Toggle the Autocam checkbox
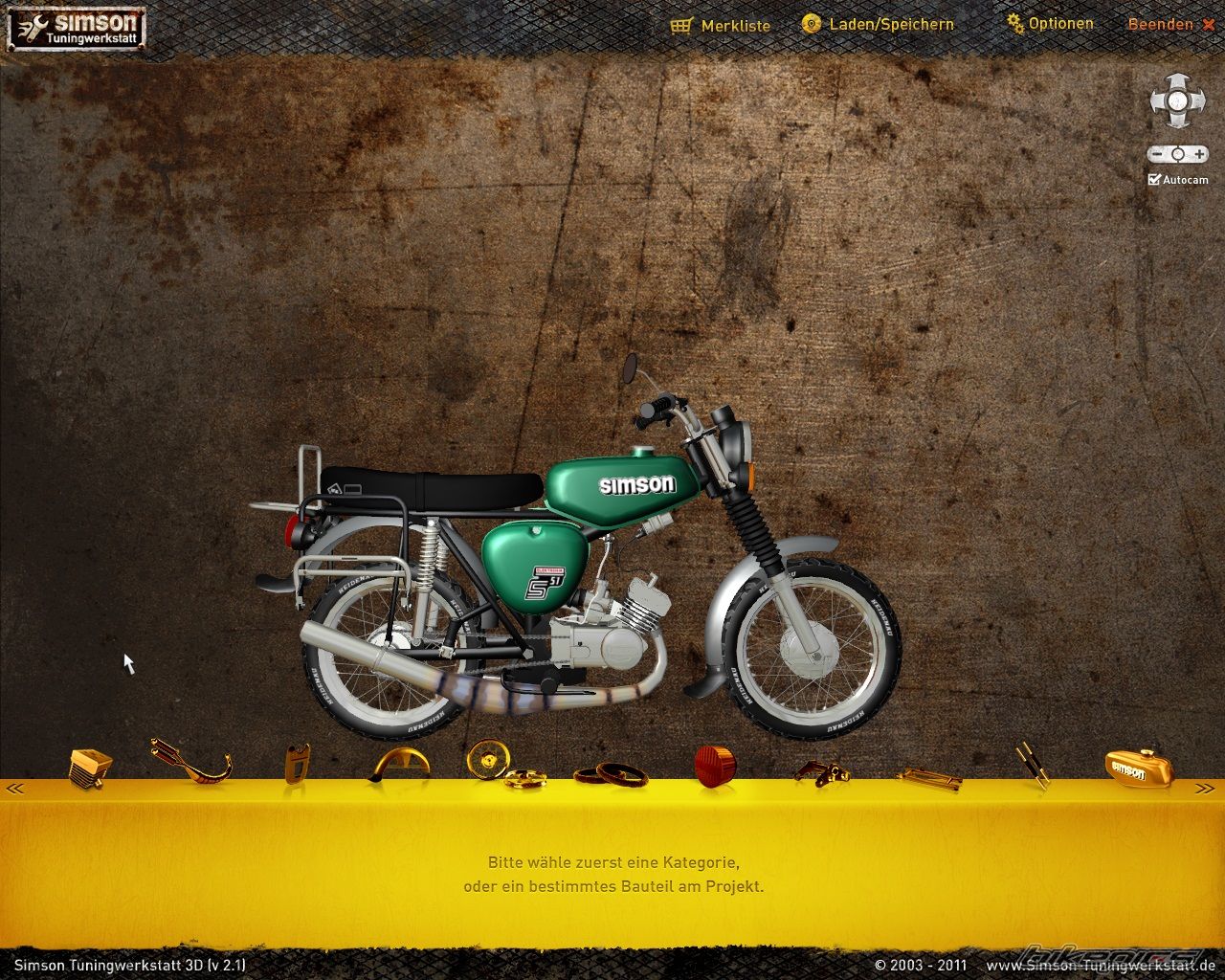Image resolution: width=1225 pixels, height=980 pixels. point(1155,179)
